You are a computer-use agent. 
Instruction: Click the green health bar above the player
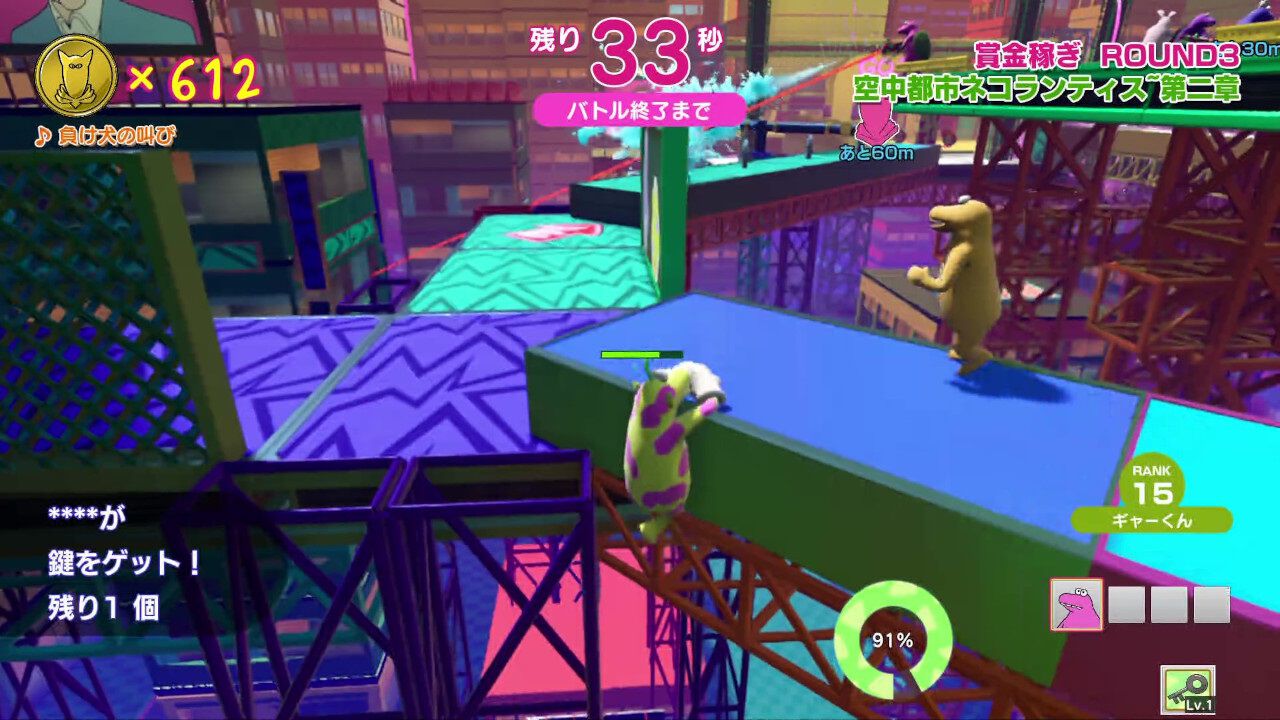pos(642,353)
